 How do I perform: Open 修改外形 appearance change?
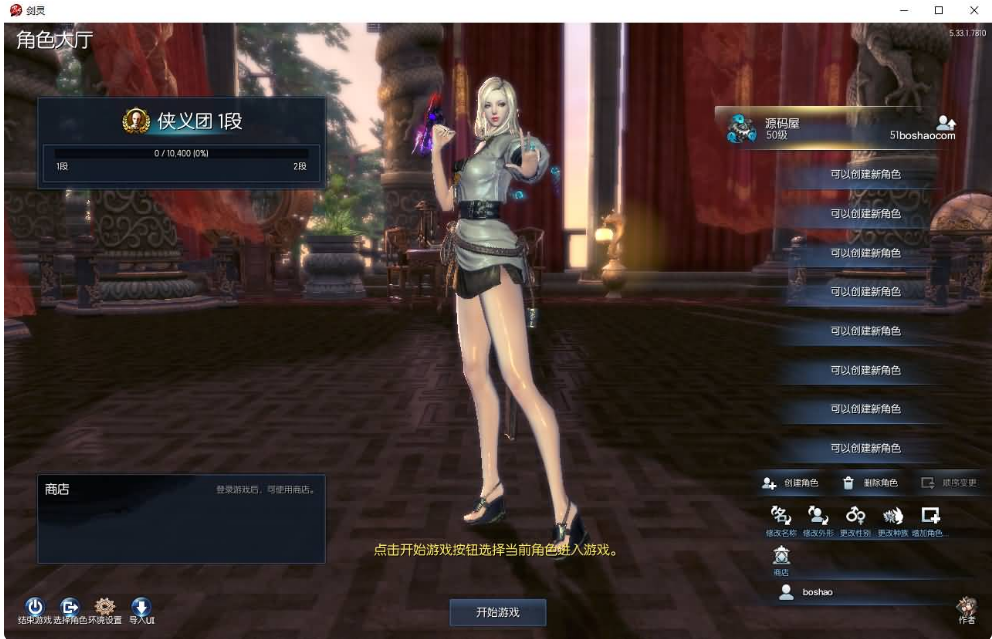[x=817, y=516]
